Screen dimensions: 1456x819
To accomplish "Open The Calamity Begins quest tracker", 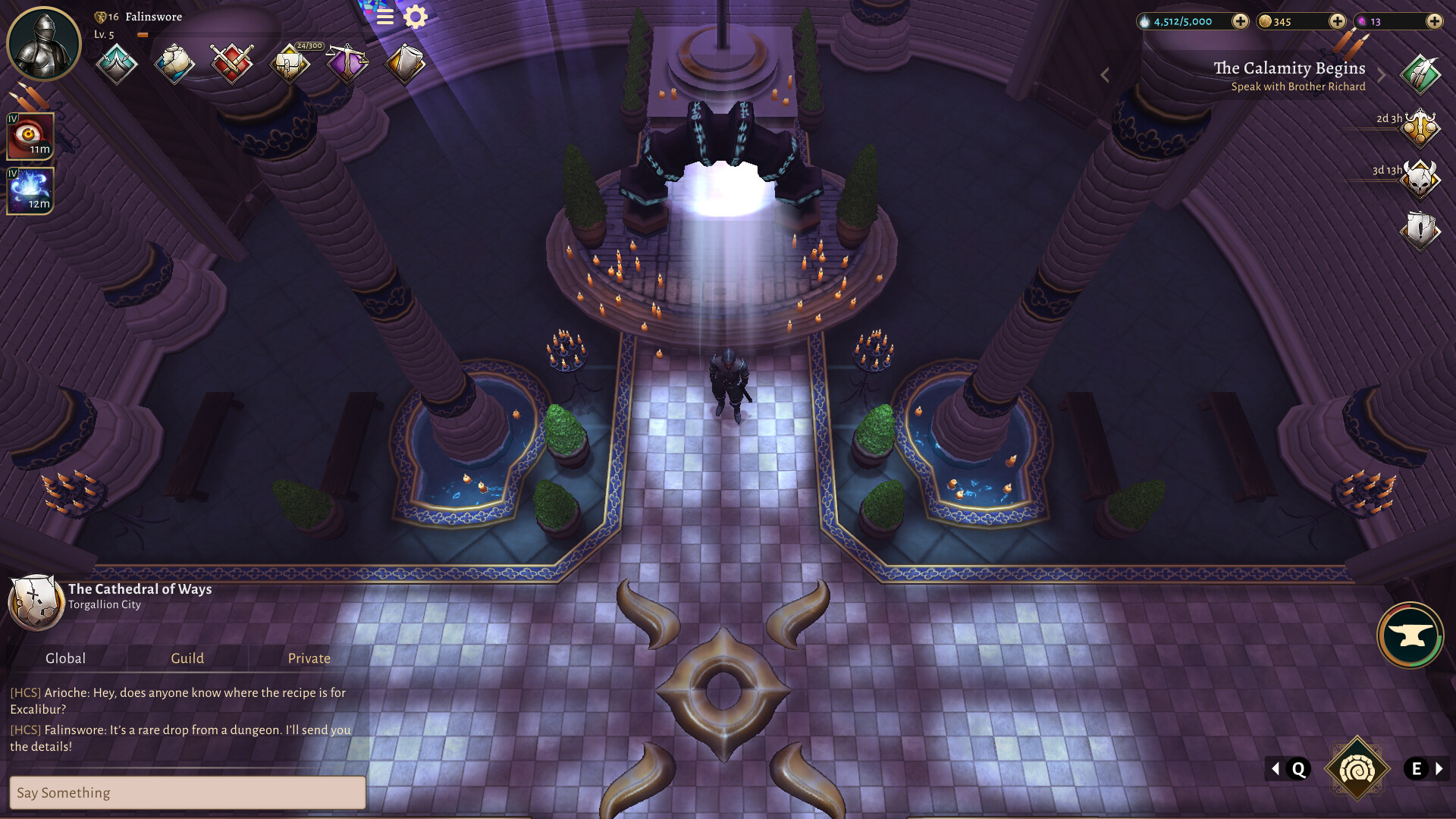I will coord(1289,76).
